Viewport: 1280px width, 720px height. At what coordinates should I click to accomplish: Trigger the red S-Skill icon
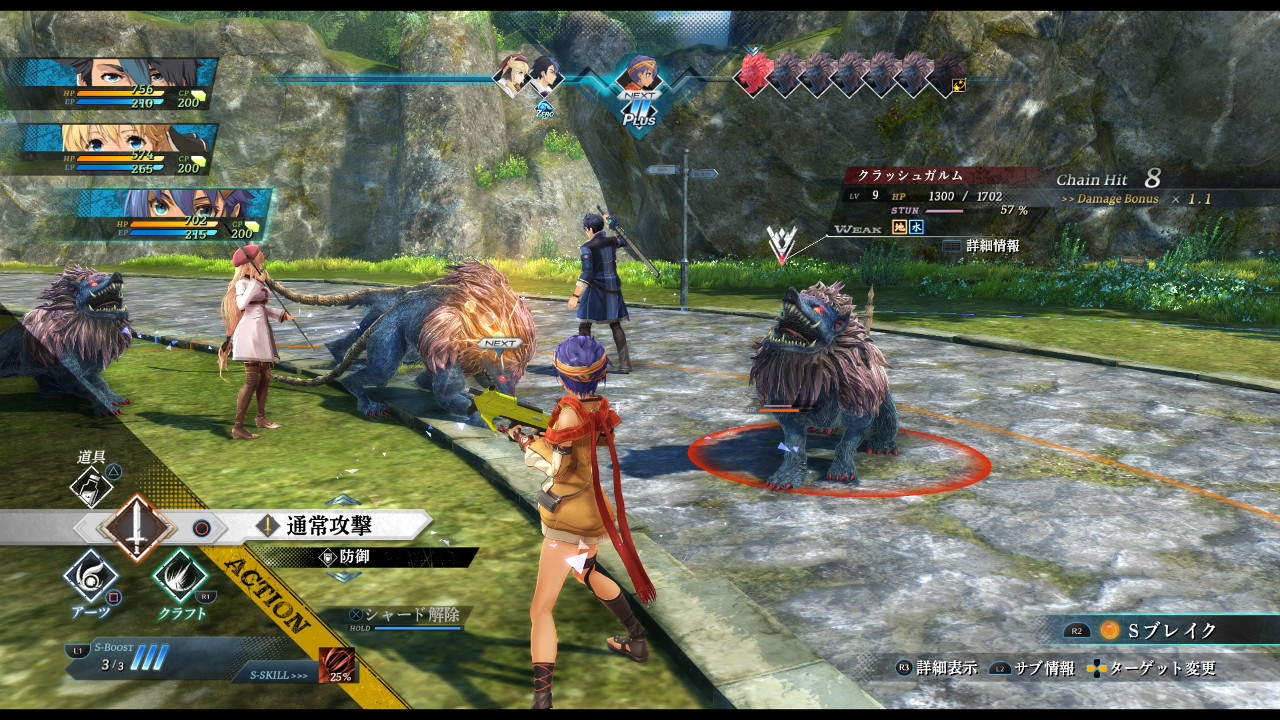click(x=336, y=665)
